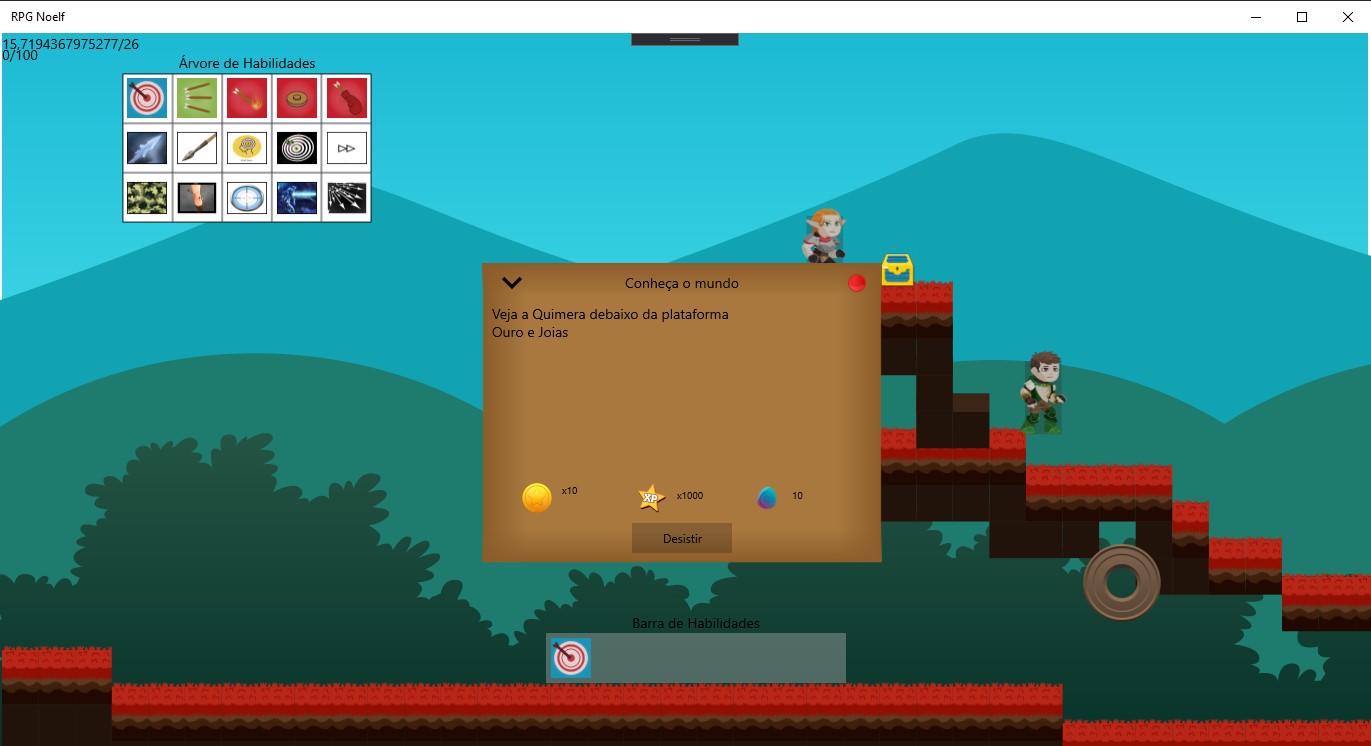Viewport: 1371px width, 746px height.
Task: Select the gem egg reward icon
Action: pos(766,496)
